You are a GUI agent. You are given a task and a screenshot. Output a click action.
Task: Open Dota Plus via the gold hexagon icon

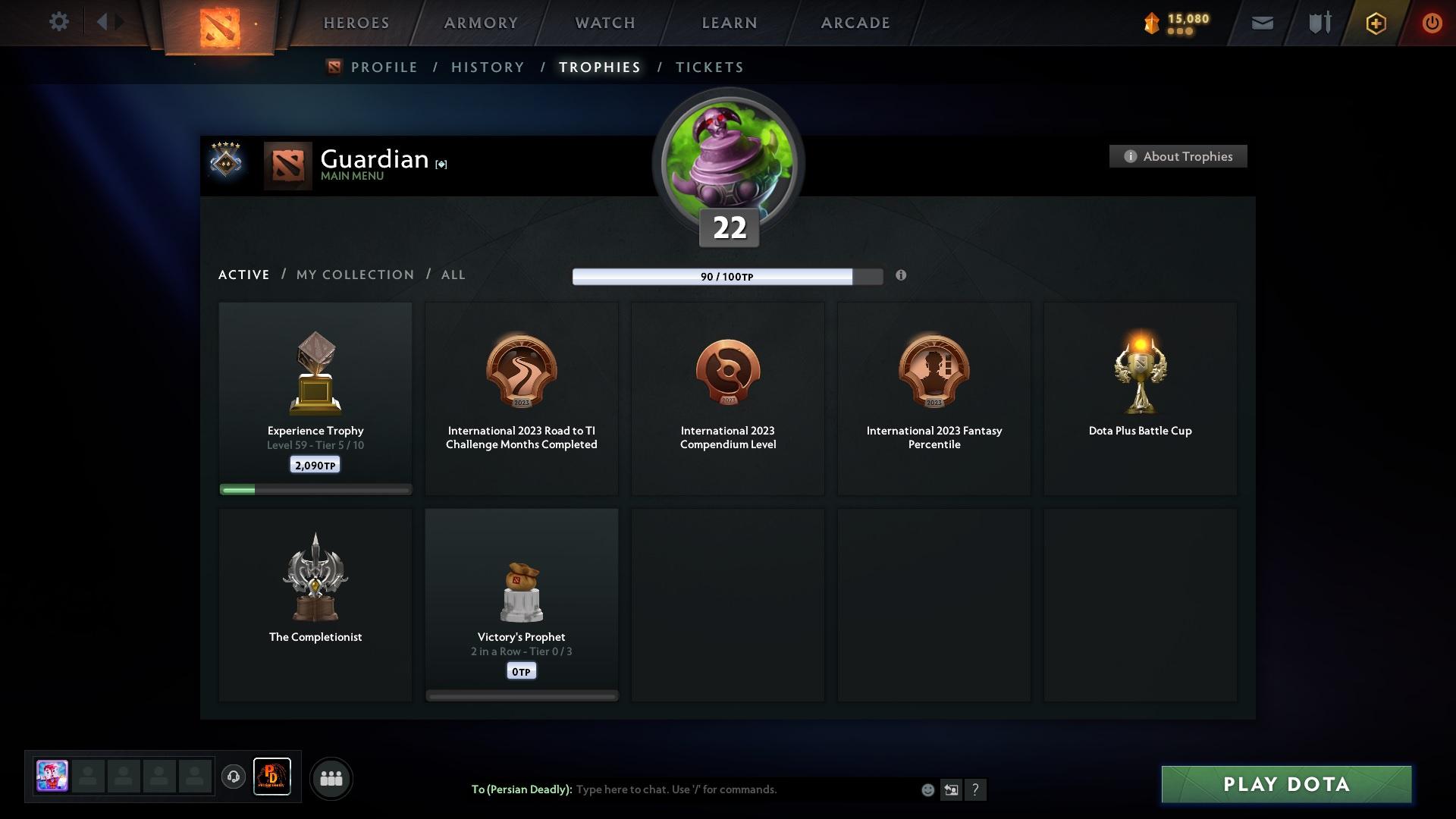click(1375, 23)
